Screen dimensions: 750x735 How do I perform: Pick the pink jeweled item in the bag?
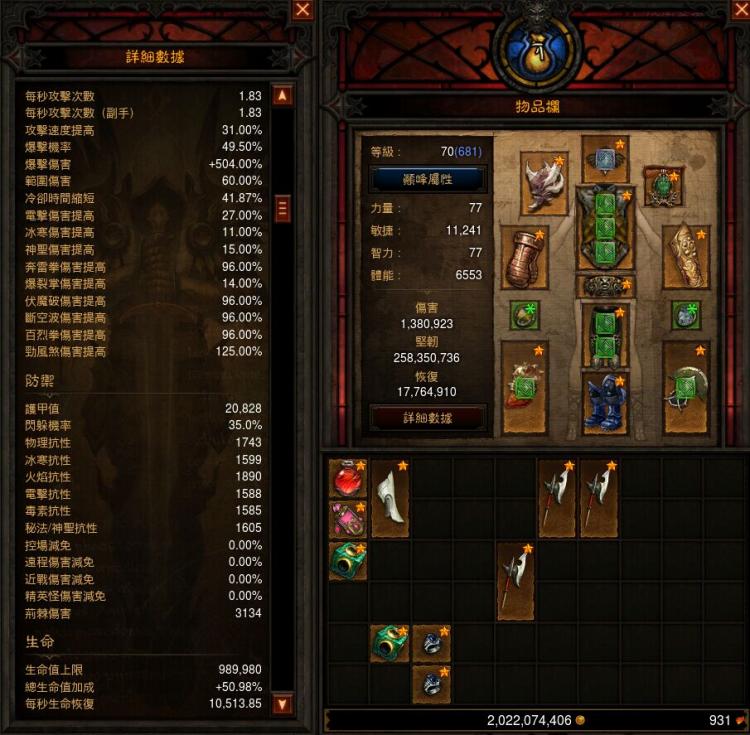click(347, 520)
